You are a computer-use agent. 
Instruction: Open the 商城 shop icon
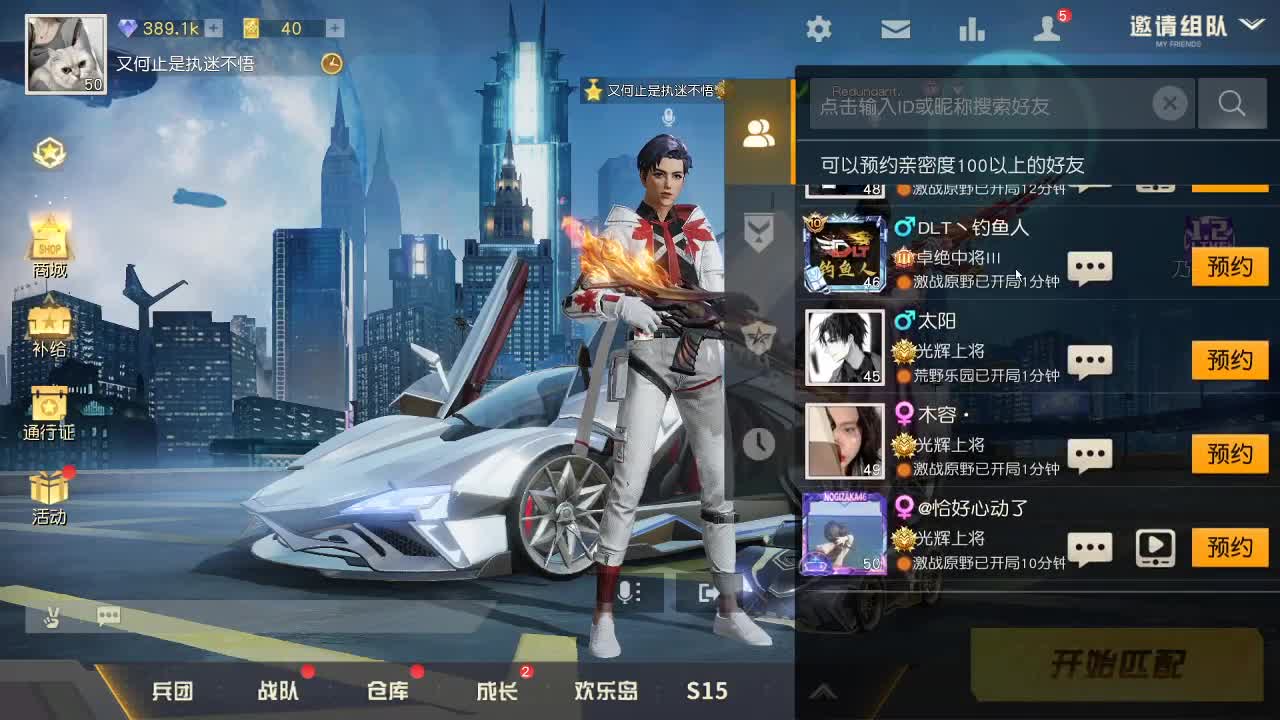[x=50, y=235]
